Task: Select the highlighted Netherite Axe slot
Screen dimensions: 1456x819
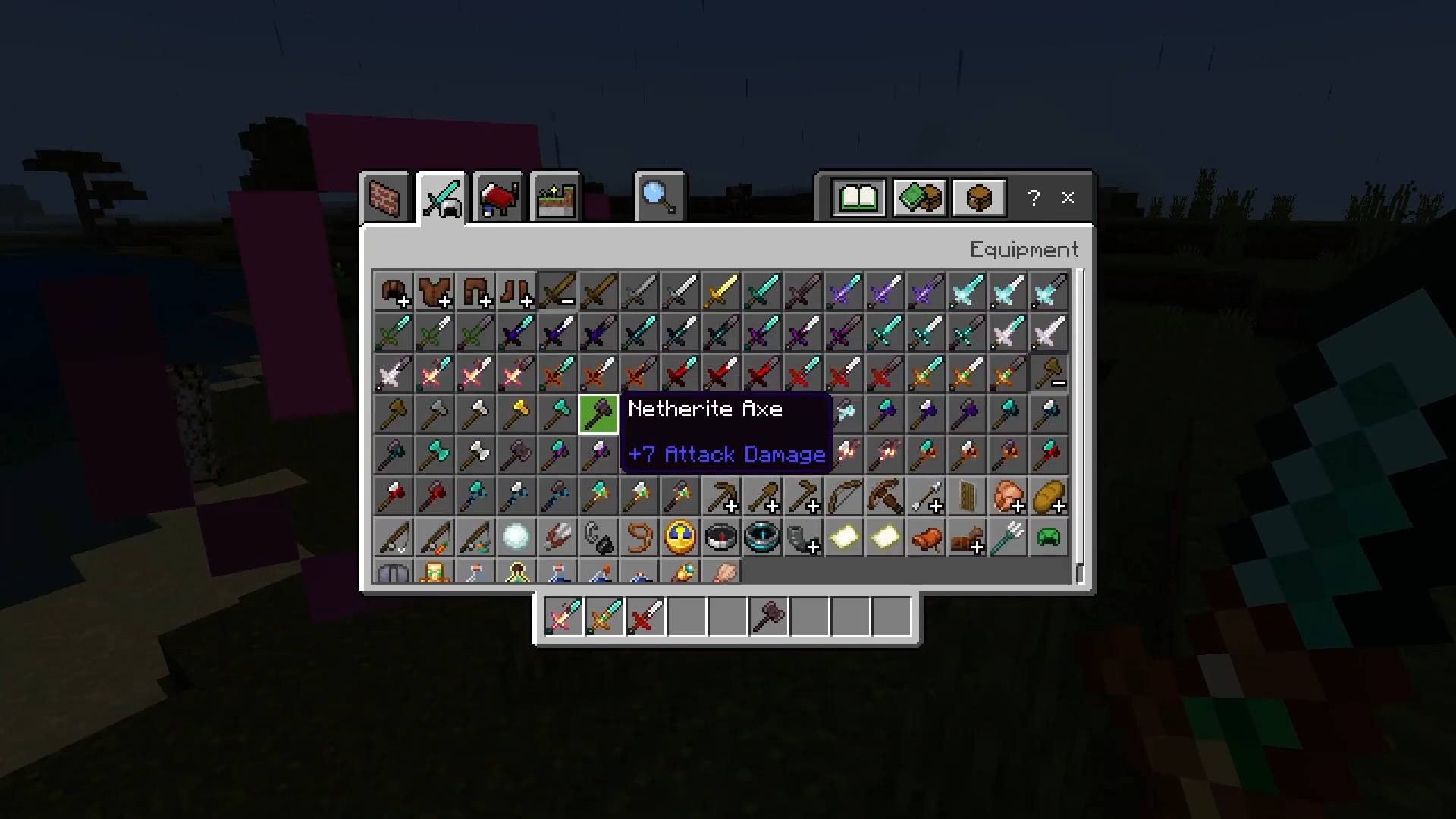Action: click(598, 414)
